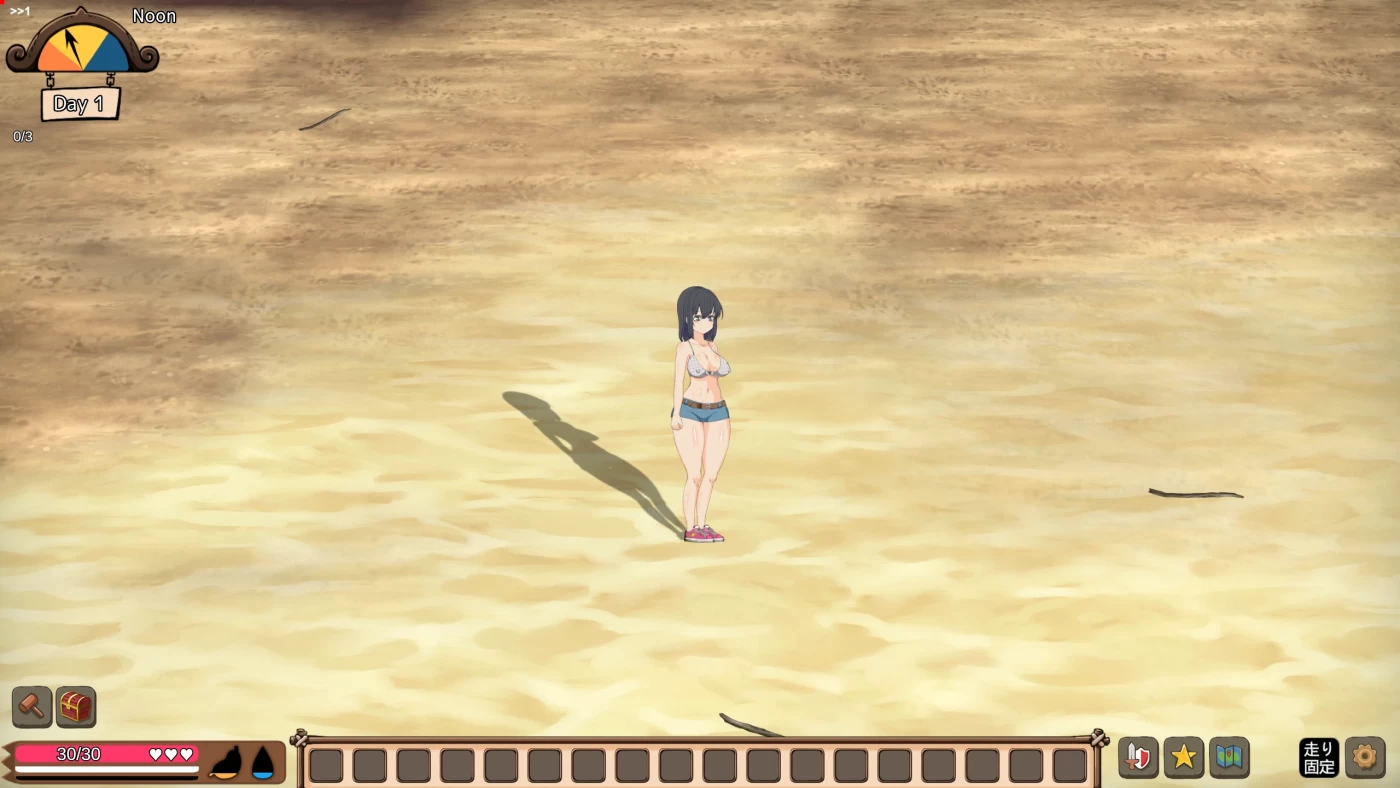1400x788 pixels.
Task: Open the treasure chest storage icon
Action: (74, 707)
